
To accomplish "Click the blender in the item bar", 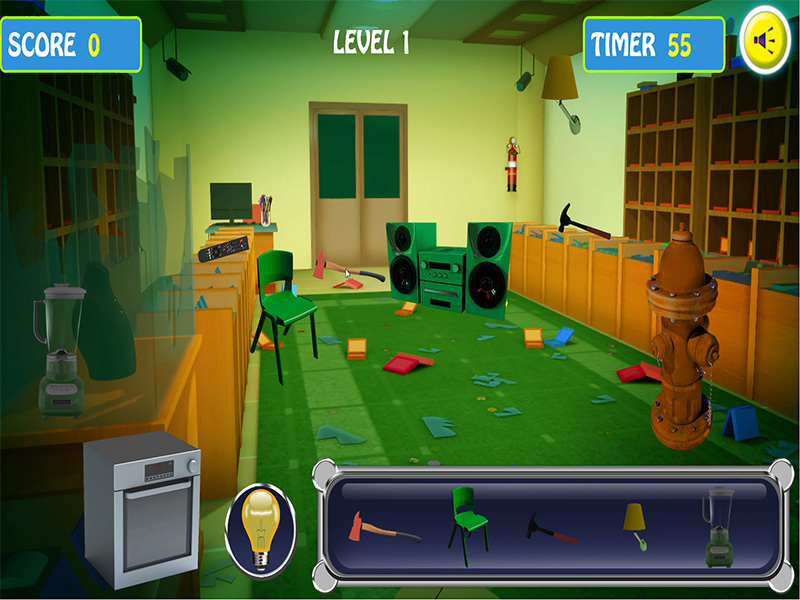I will [x=717, y=525].
